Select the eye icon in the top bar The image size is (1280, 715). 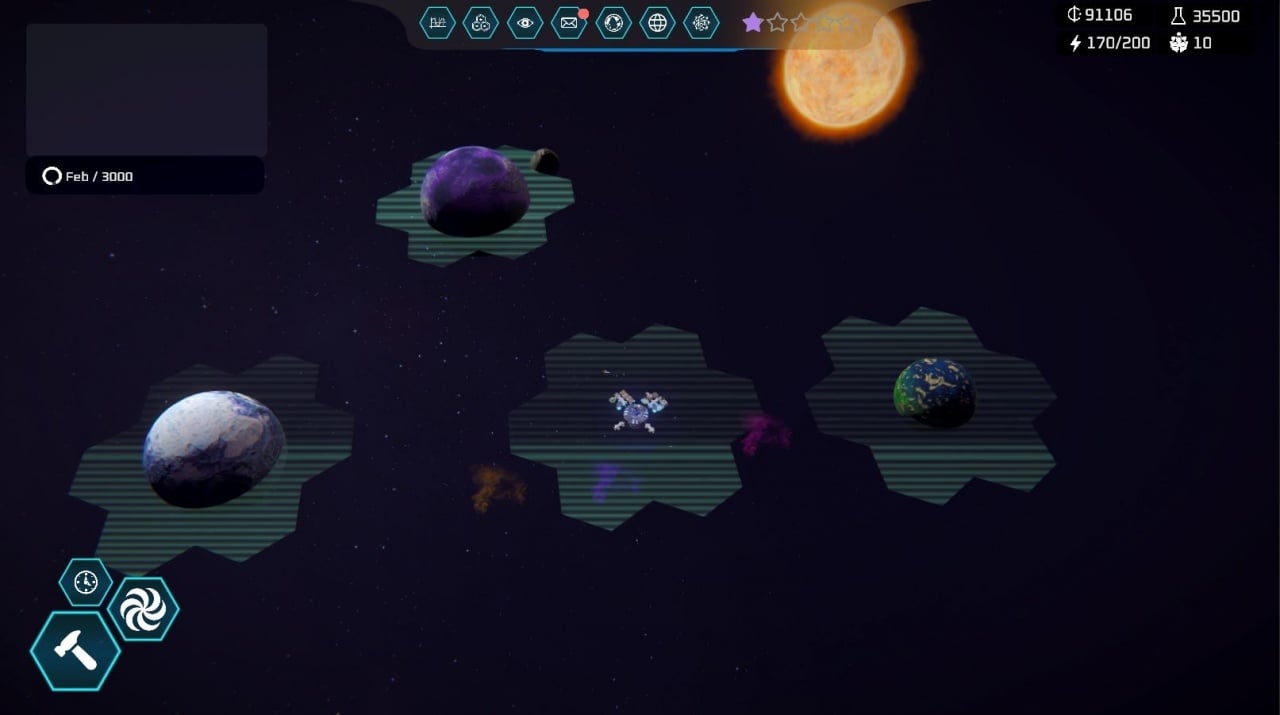pos(525,22)
